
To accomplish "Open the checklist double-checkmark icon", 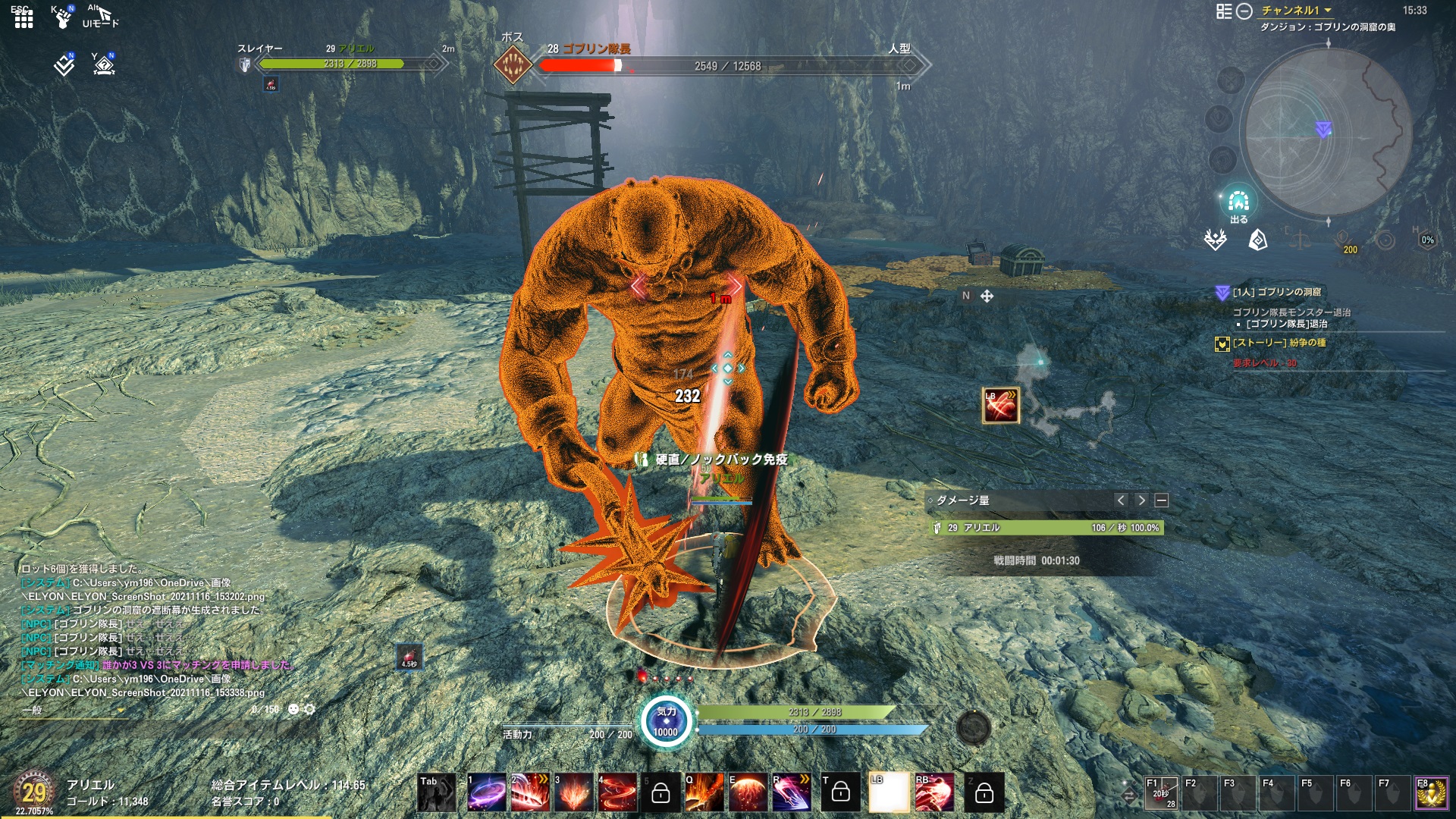I will pyautogui.click(x=64, y=65).
